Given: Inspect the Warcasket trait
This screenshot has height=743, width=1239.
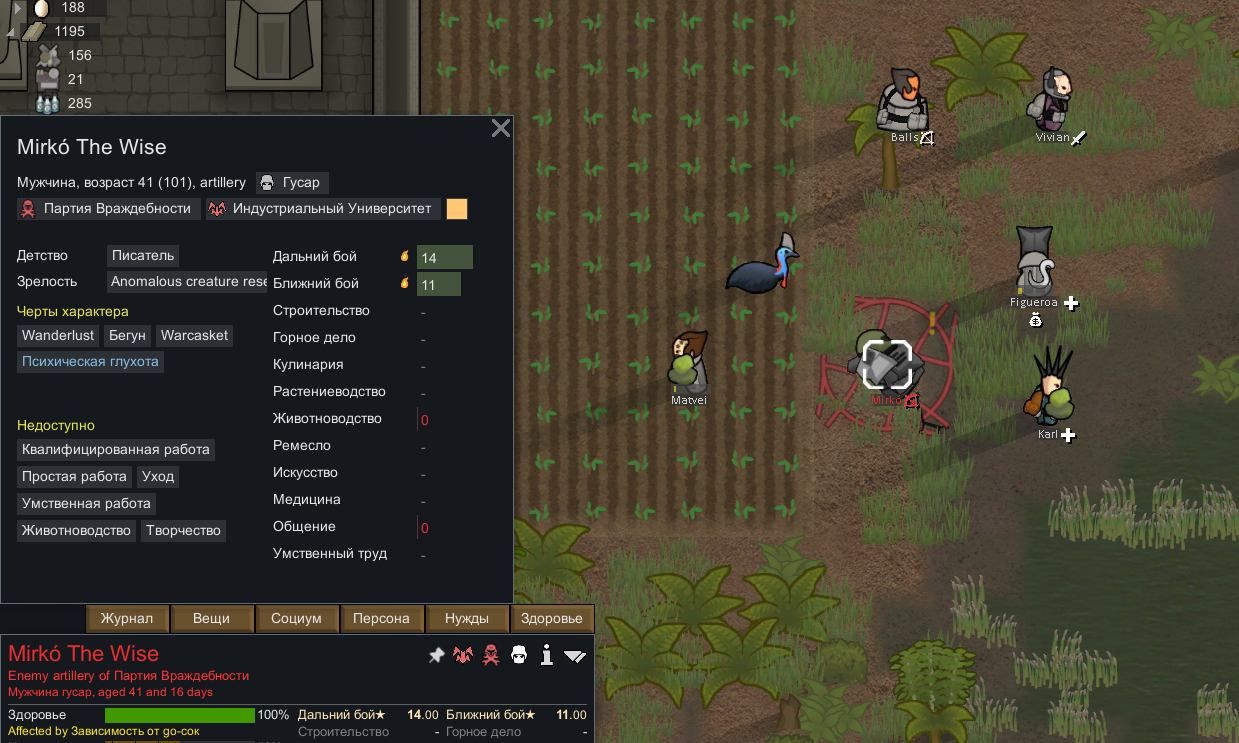Looking at the screenshot, I should pyautogui.click(x=194, y=336).
